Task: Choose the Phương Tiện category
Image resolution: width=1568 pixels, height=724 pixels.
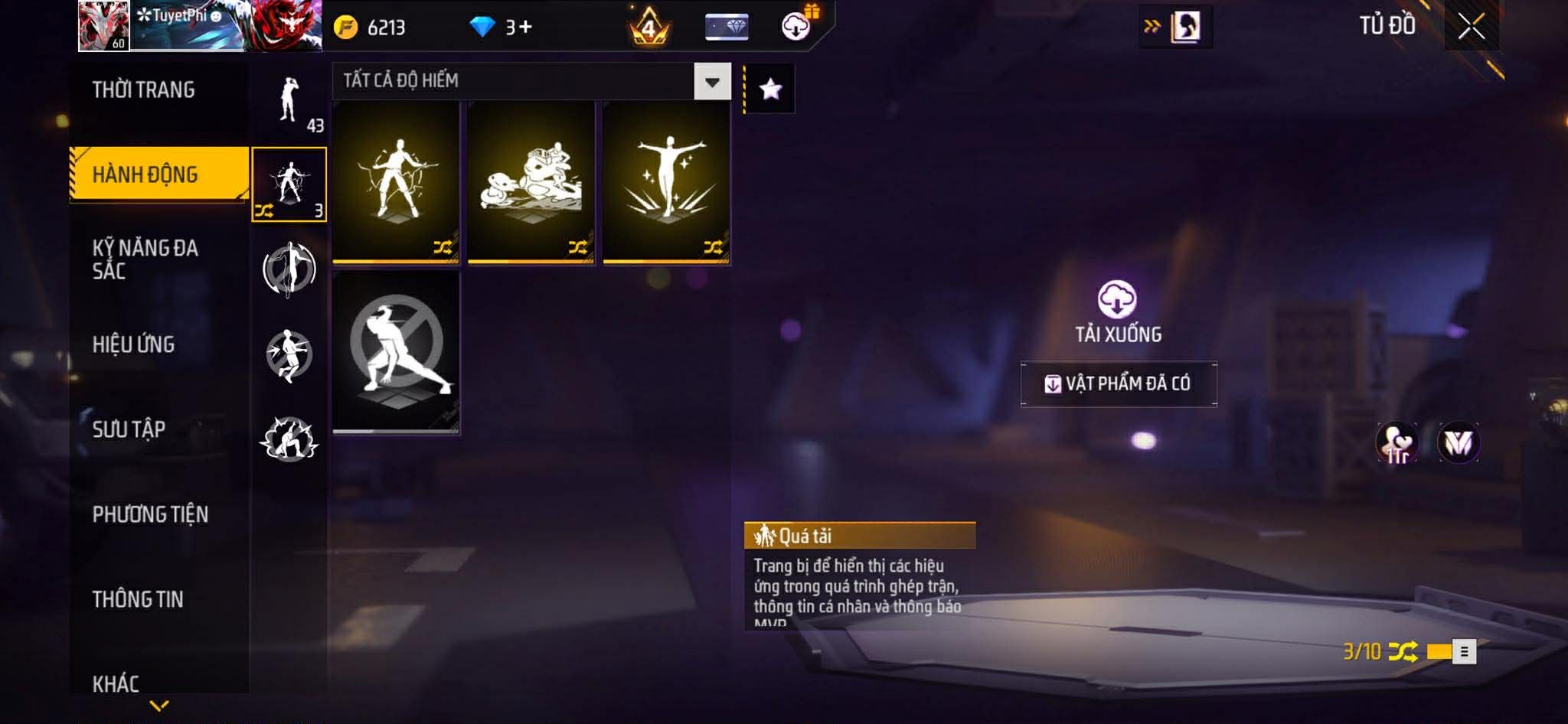Action: [x=150, y=514]
